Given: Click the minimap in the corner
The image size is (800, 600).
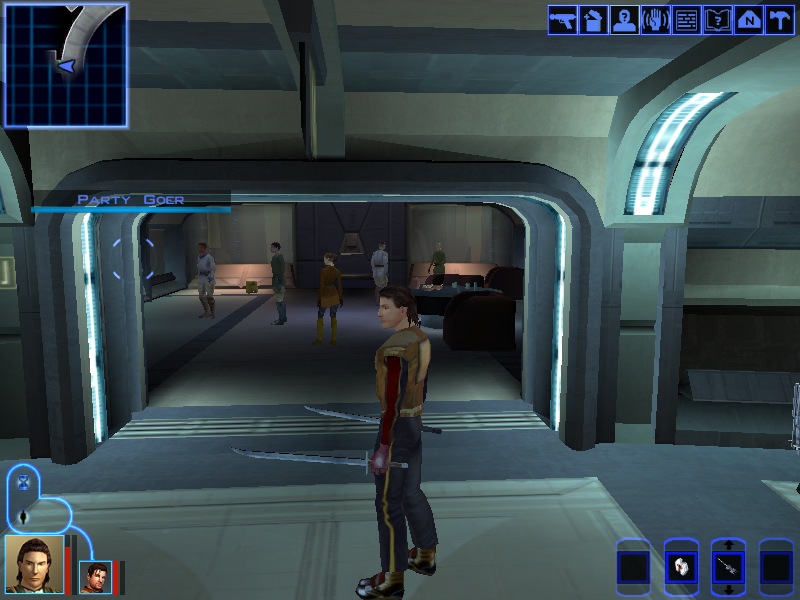Looking at the screenshot, I should [x=66, y=64].
